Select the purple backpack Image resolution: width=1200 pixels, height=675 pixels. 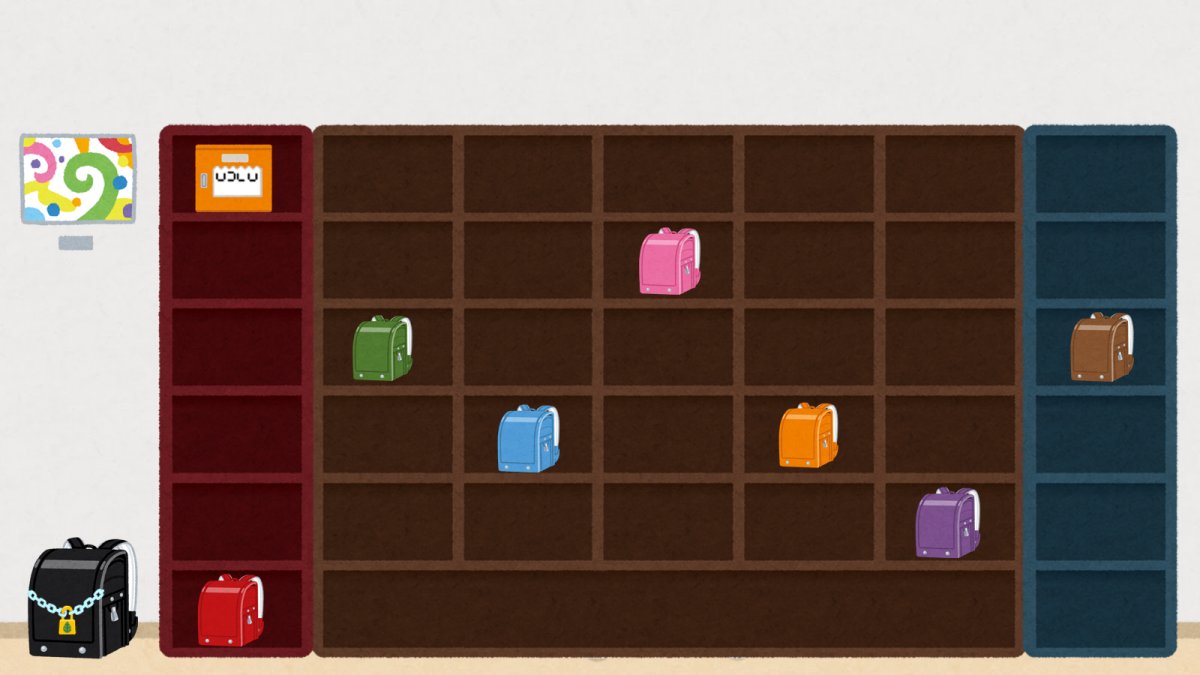point(946,523)
